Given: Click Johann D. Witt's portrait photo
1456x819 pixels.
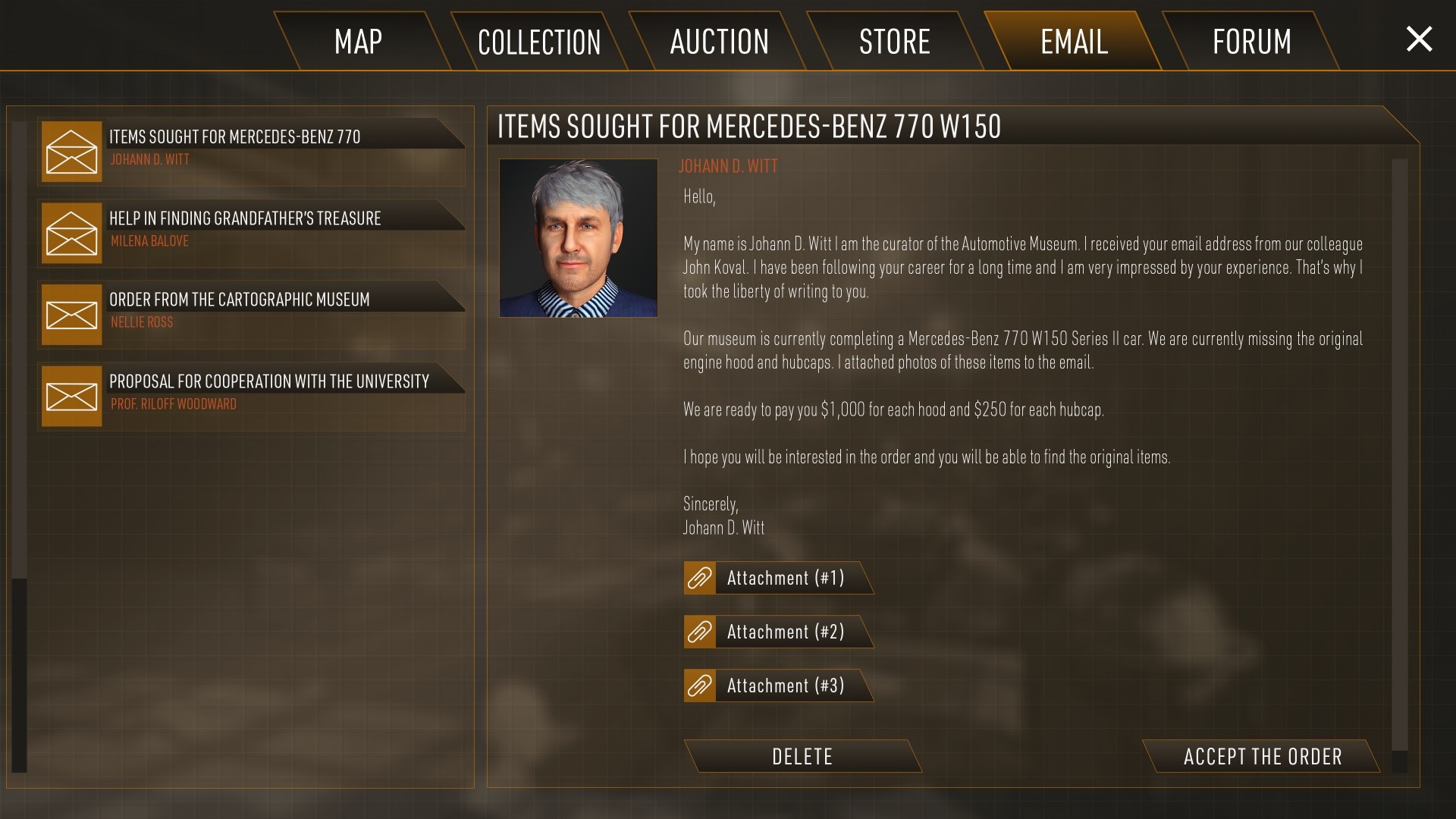Looking at the screenshot, I should [579, 239].
